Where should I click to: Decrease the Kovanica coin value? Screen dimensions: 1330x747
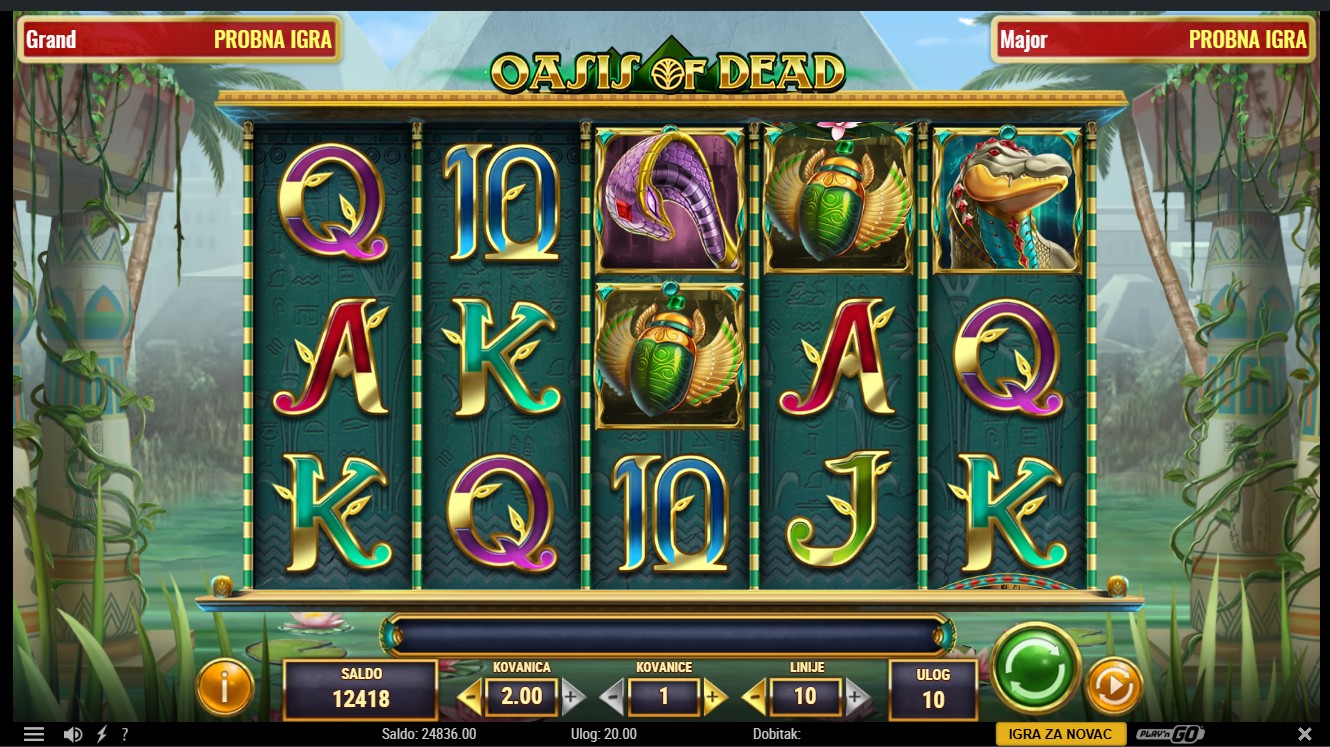click(469, 697)
